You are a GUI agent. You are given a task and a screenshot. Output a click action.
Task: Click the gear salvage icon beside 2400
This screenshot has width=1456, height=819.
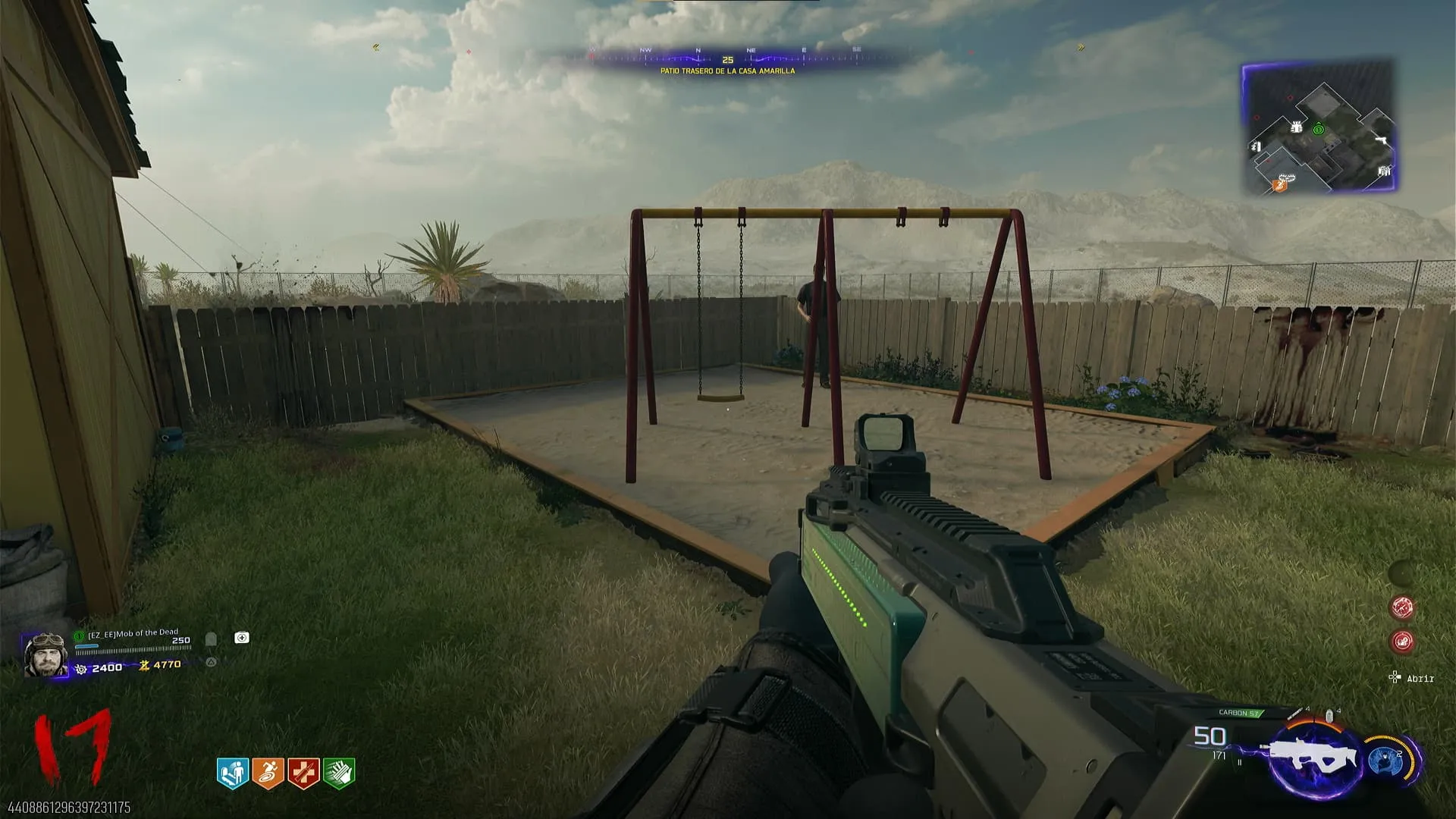tap(81, 669)
